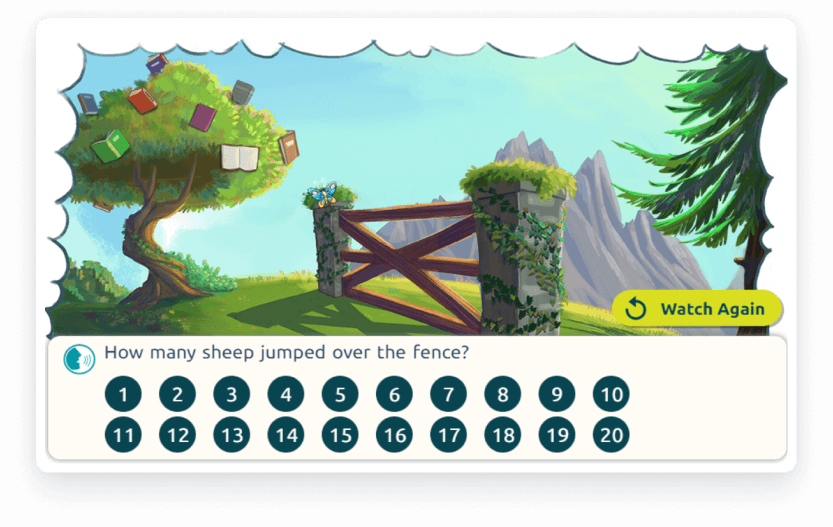Choose the number 9 circle
833x527 pixels.
click(557, 394)
